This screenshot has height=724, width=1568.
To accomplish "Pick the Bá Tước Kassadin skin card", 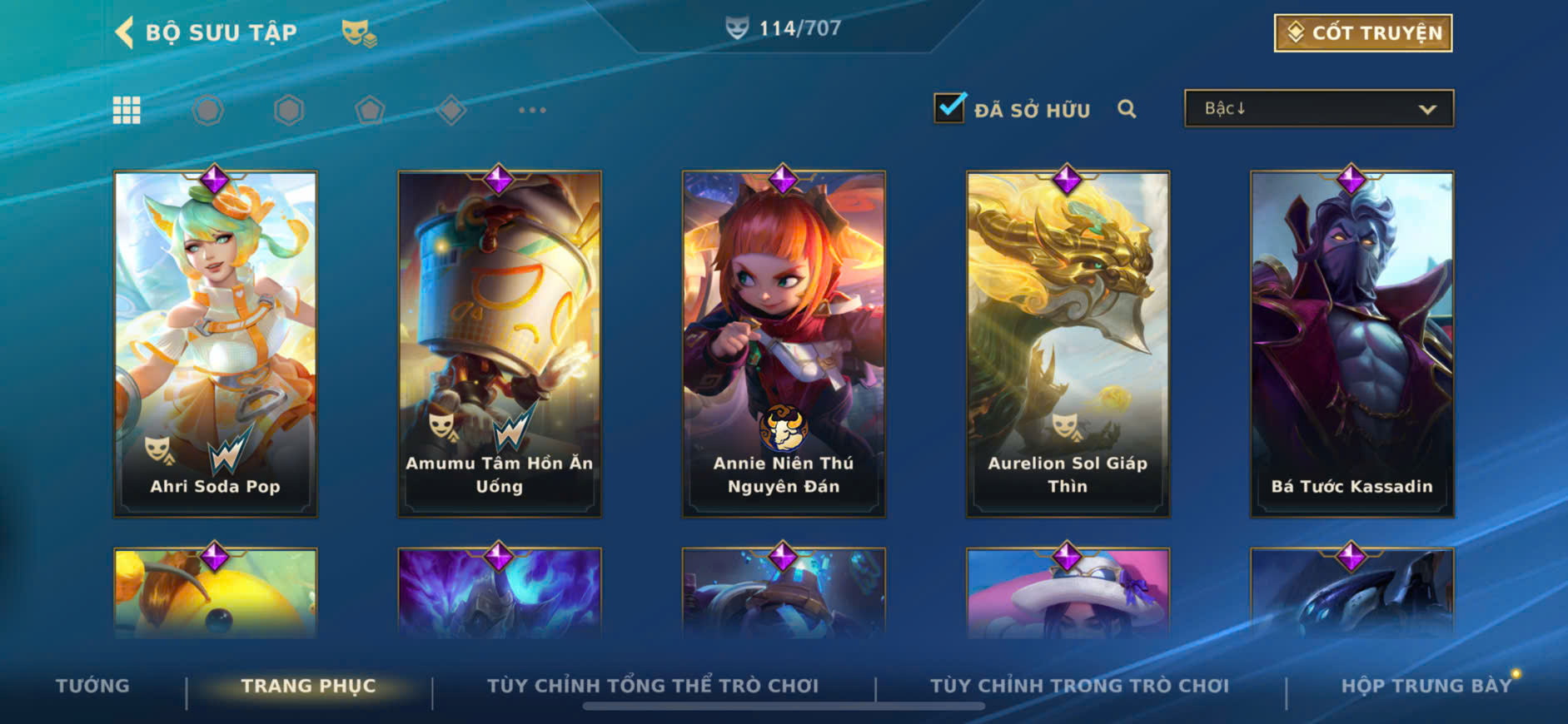I will tap(1351, 343).
